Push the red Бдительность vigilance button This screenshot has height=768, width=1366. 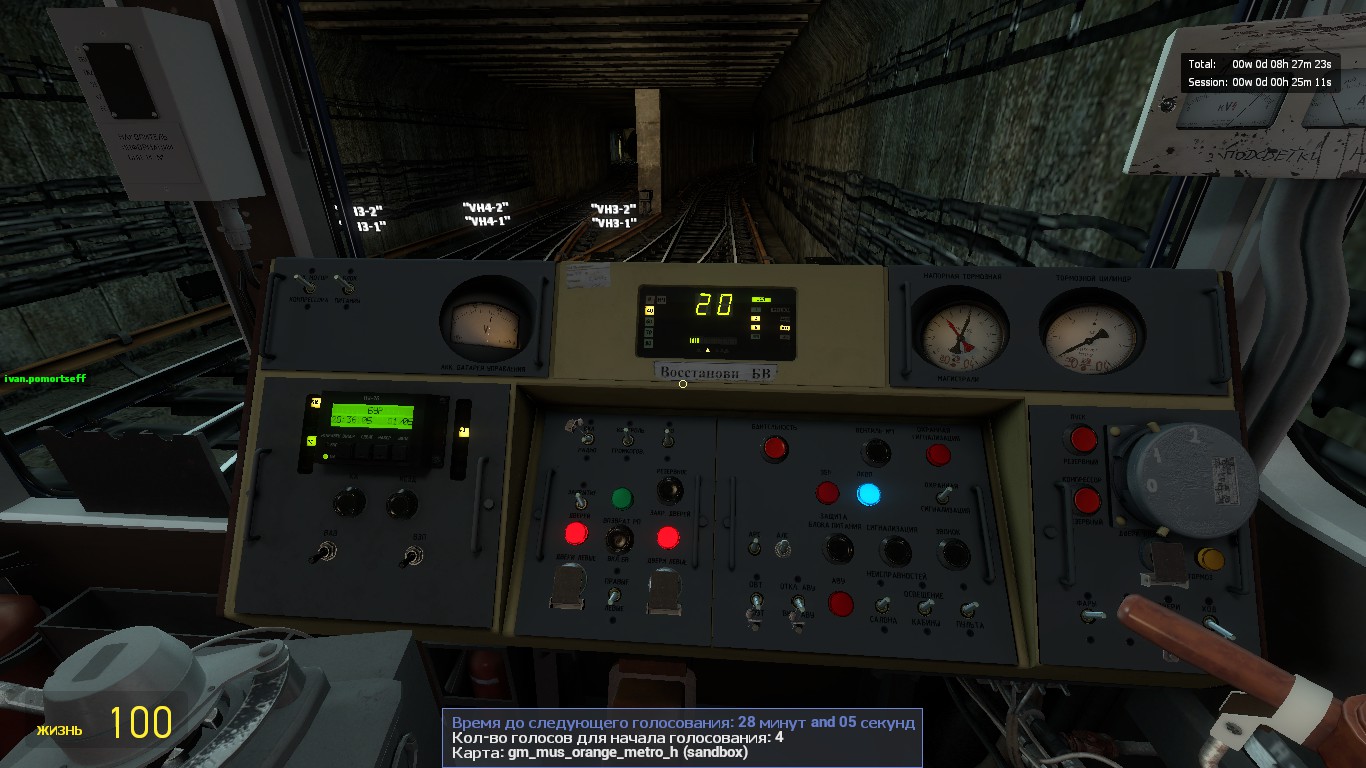(x=774, y=448)
